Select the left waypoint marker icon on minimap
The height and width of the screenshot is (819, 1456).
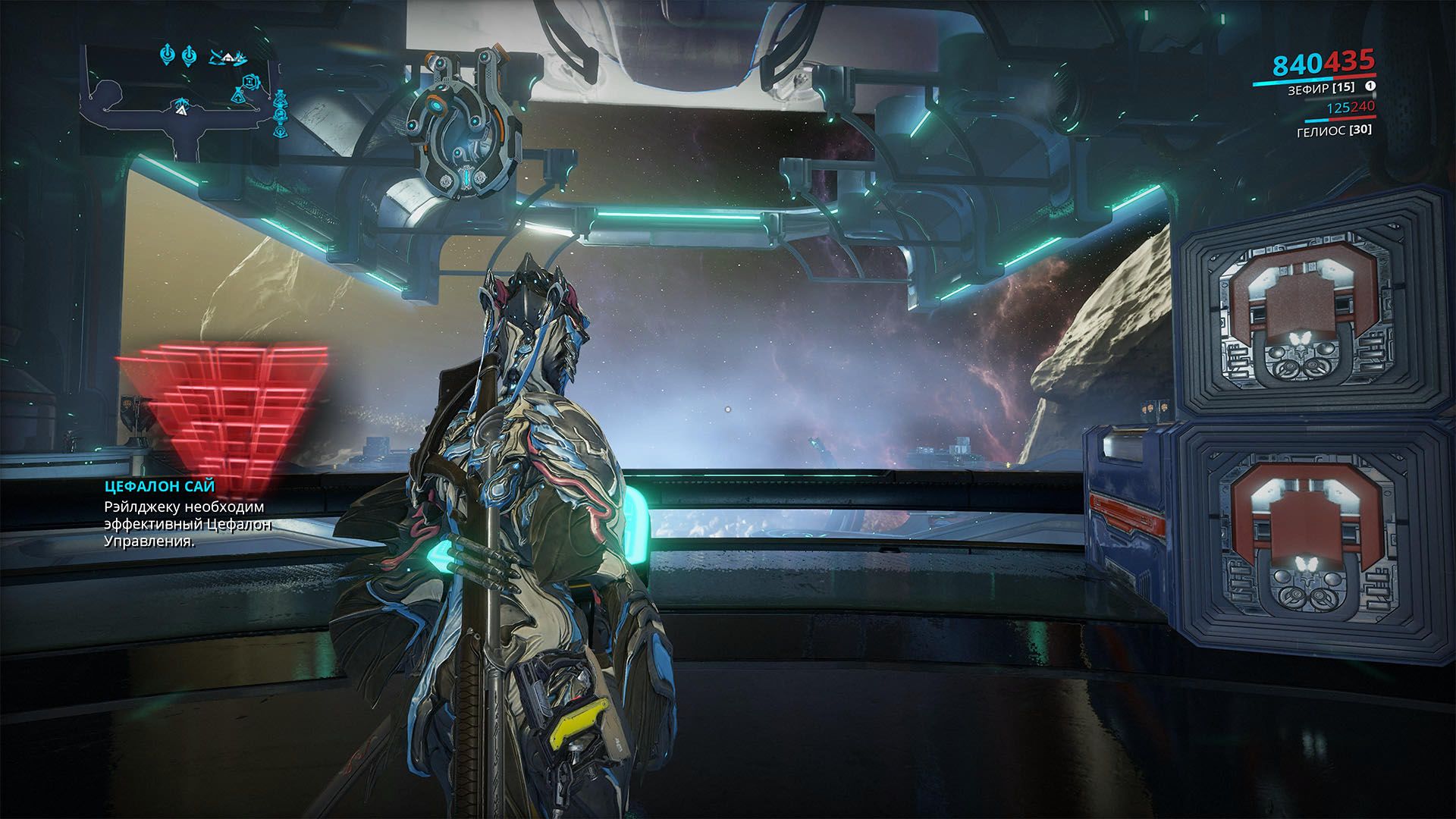[168, 55]
